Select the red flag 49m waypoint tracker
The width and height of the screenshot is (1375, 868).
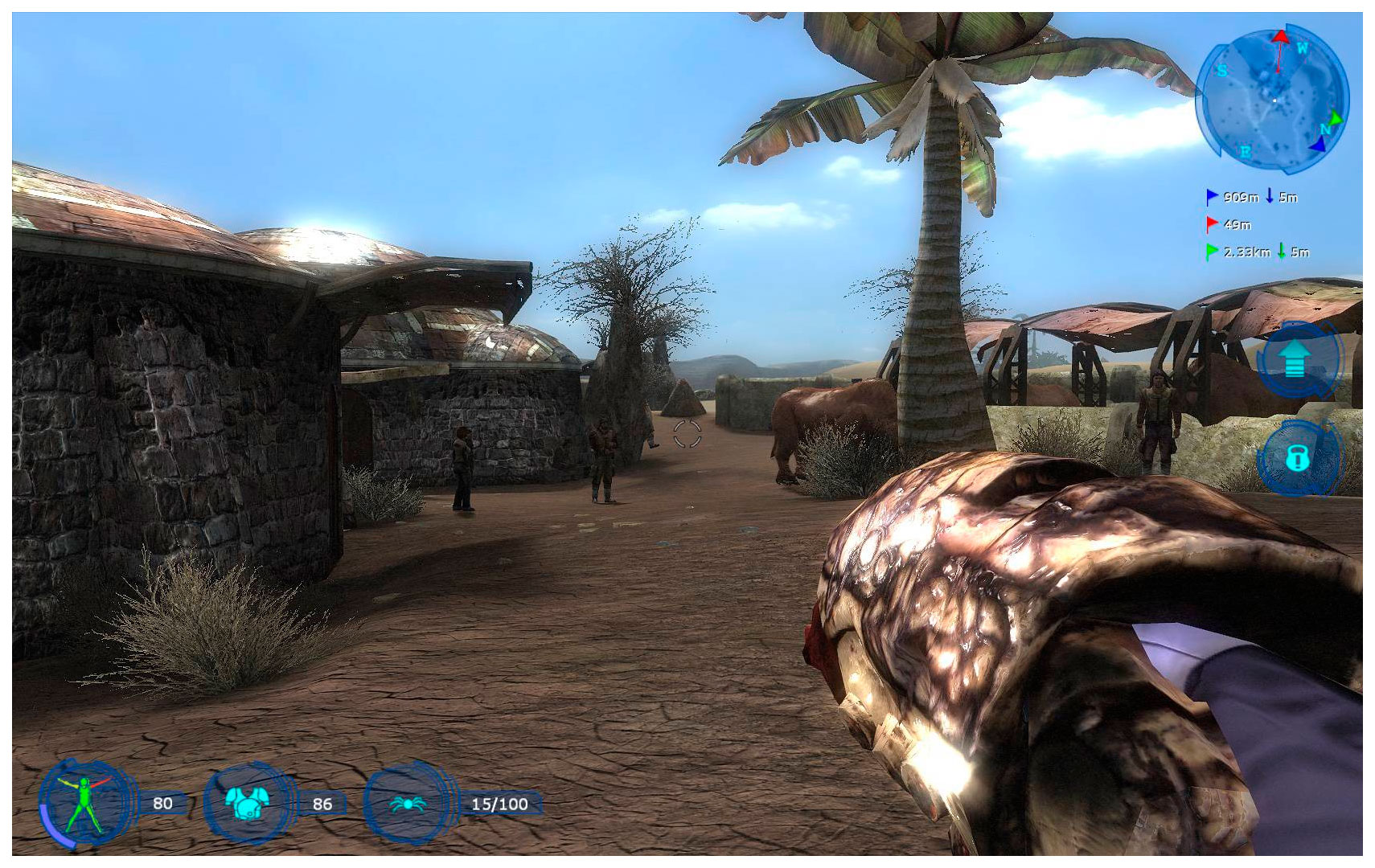pos(1229,224)
